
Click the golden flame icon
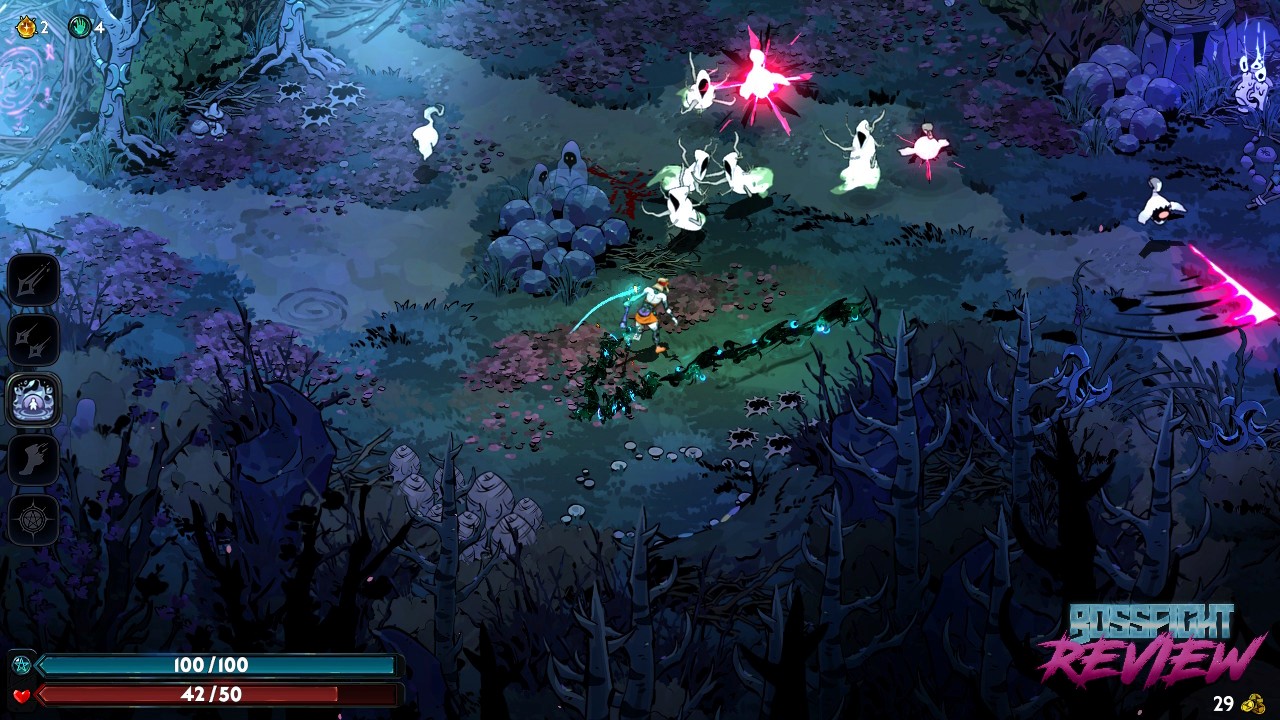pos(26,27)
